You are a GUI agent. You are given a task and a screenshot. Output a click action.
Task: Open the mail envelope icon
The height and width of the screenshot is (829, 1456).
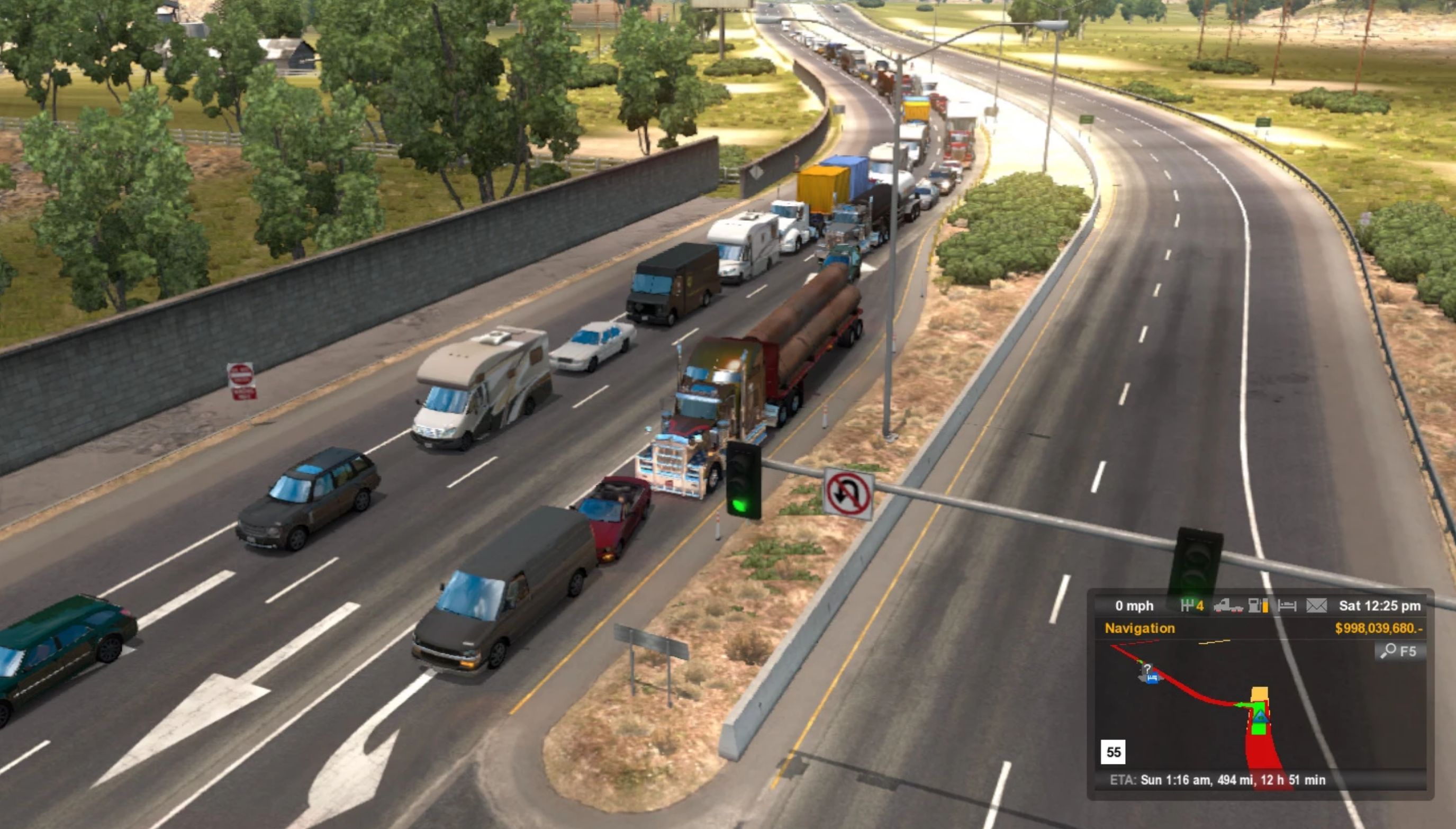point(1316,606)
